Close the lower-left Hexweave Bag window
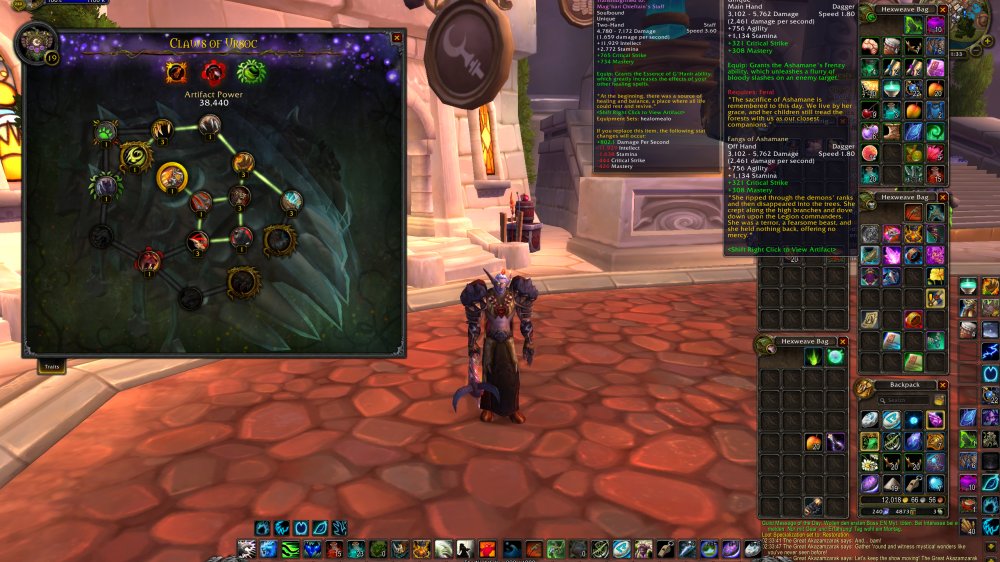 pos(843,342)
